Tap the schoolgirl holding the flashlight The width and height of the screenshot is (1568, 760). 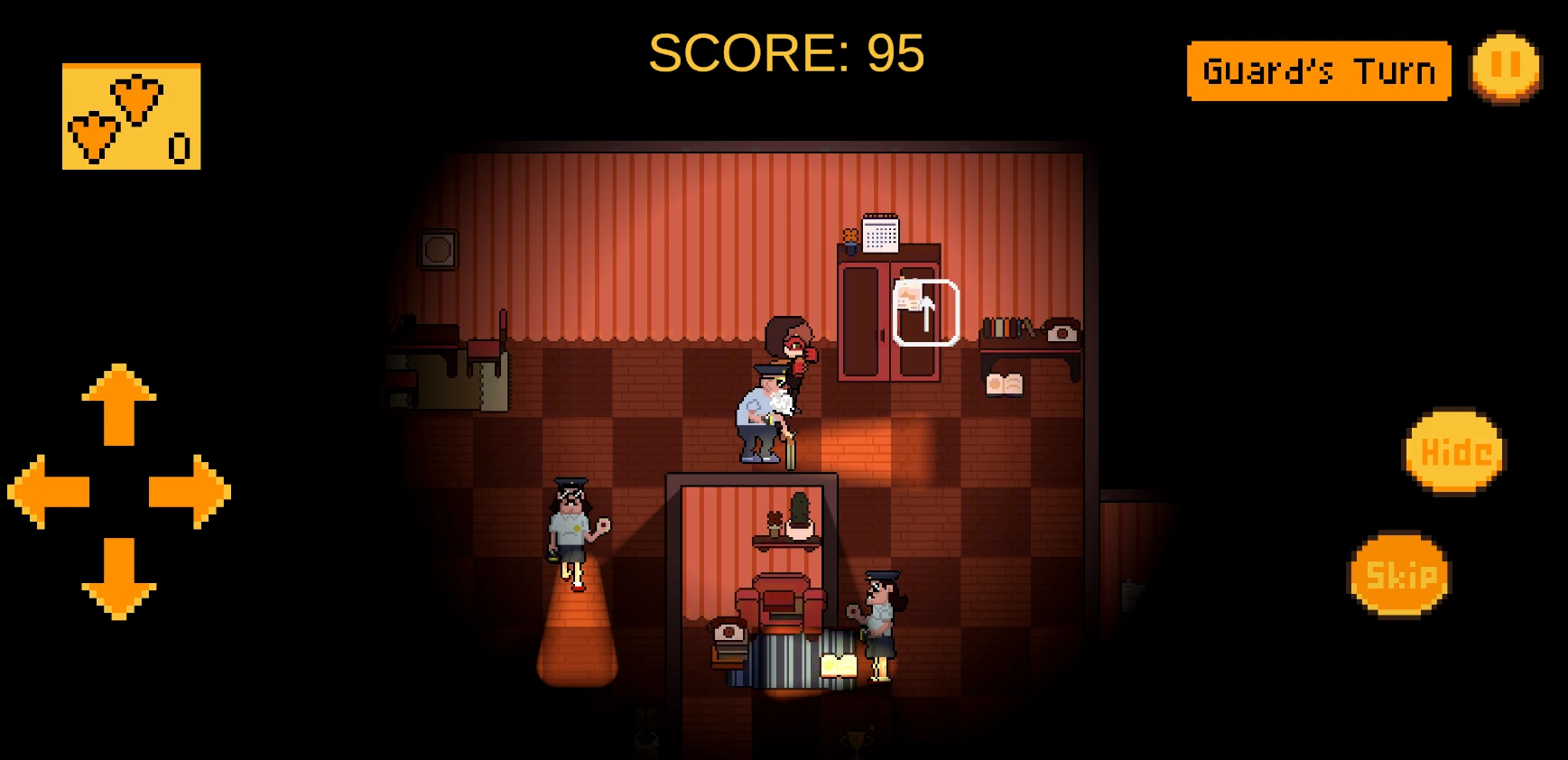(571, 533)
